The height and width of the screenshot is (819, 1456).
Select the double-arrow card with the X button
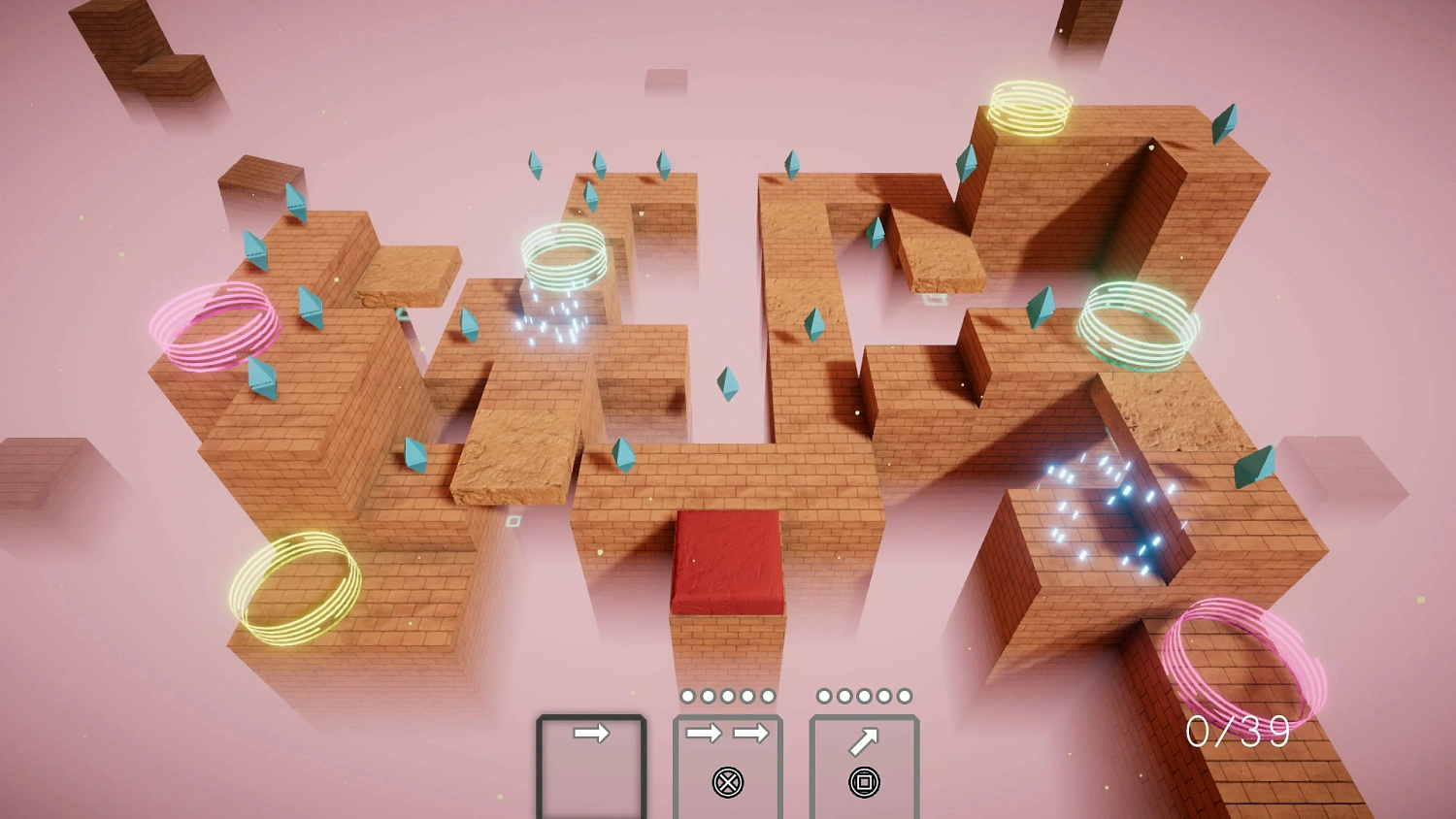(x=726, y=767)
